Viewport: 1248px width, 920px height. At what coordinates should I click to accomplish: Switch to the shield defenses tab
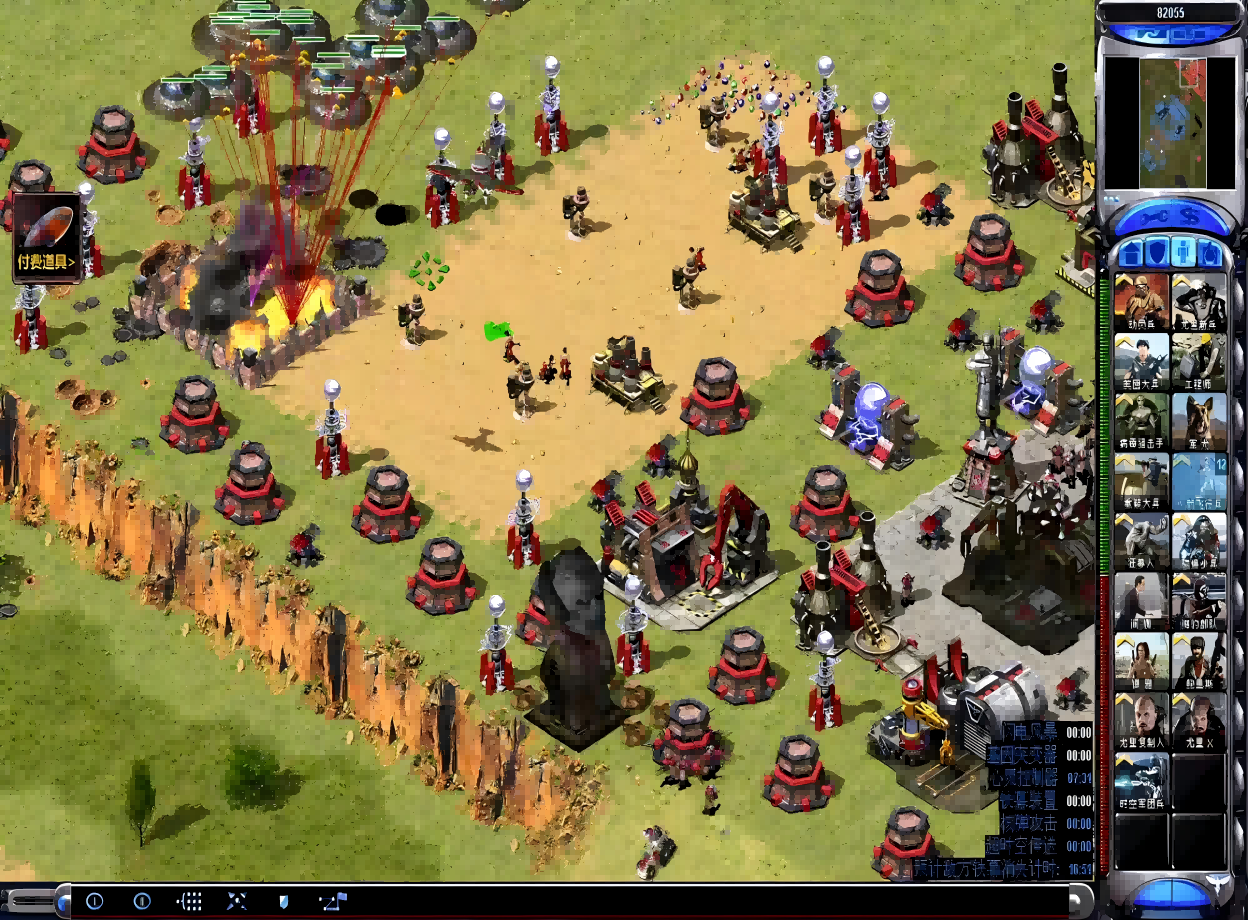(x=1157, y=251)
